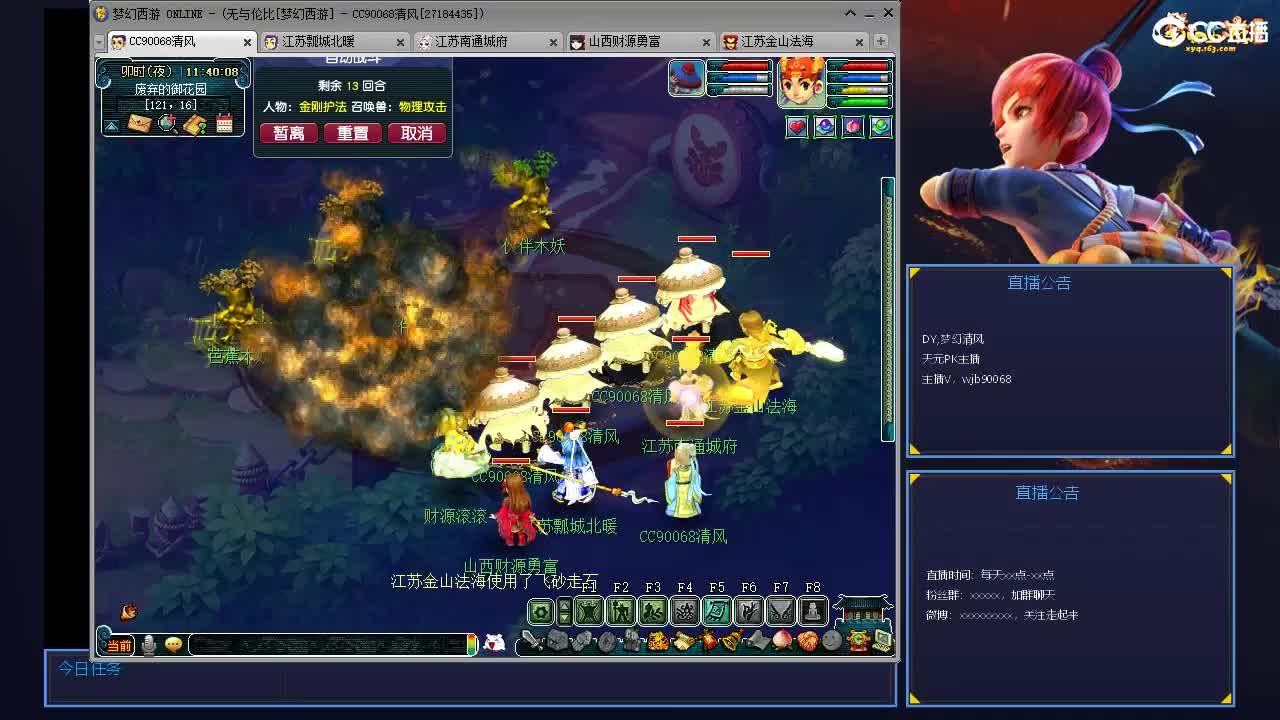Toggle the green gear auto-battle icon left of F1
Viewport: 1280px width, 720px height.
(539, 611)
